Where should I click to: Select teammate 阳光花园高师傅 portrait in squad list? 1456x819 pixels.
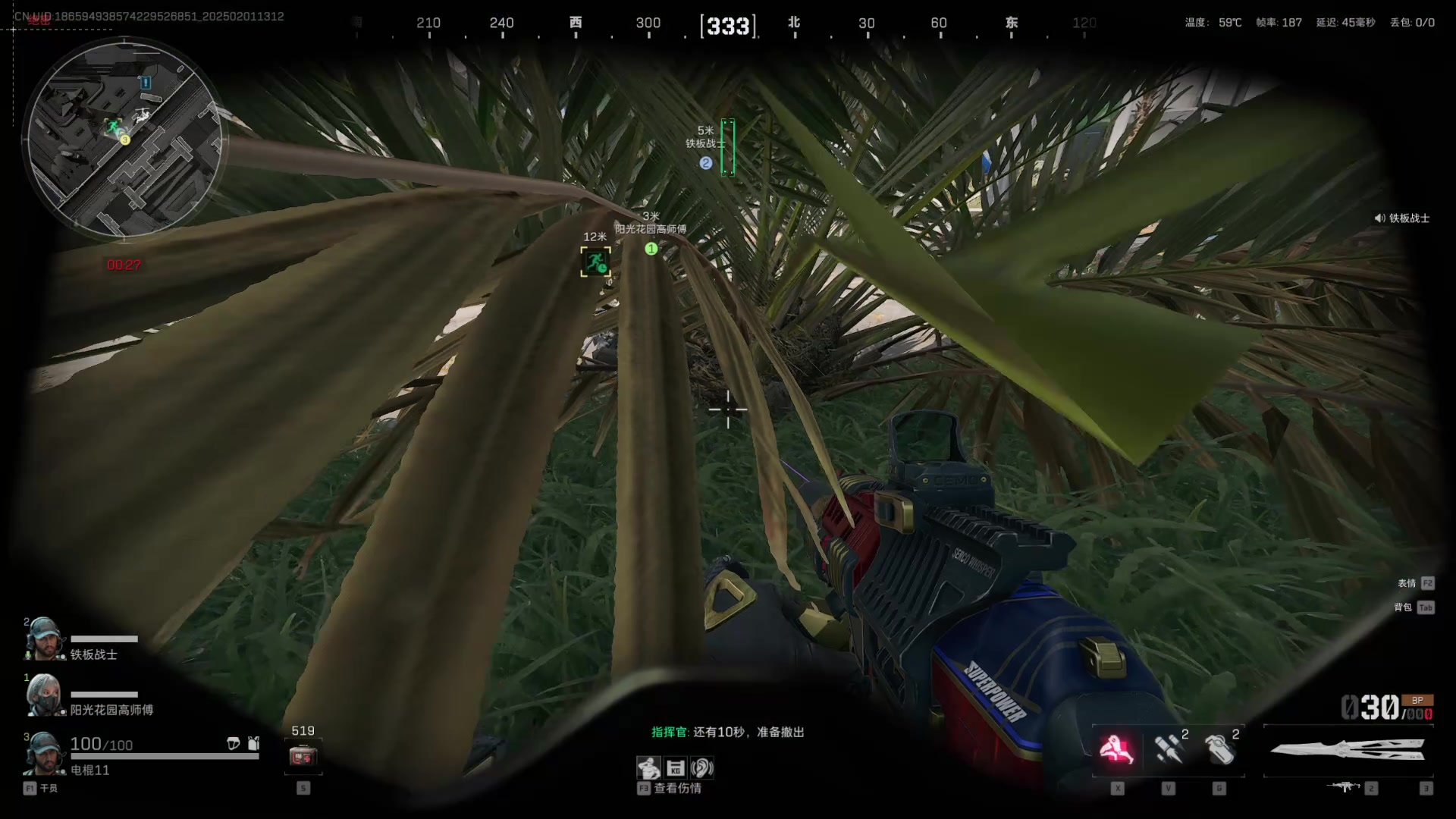click(x=43, y=695)
